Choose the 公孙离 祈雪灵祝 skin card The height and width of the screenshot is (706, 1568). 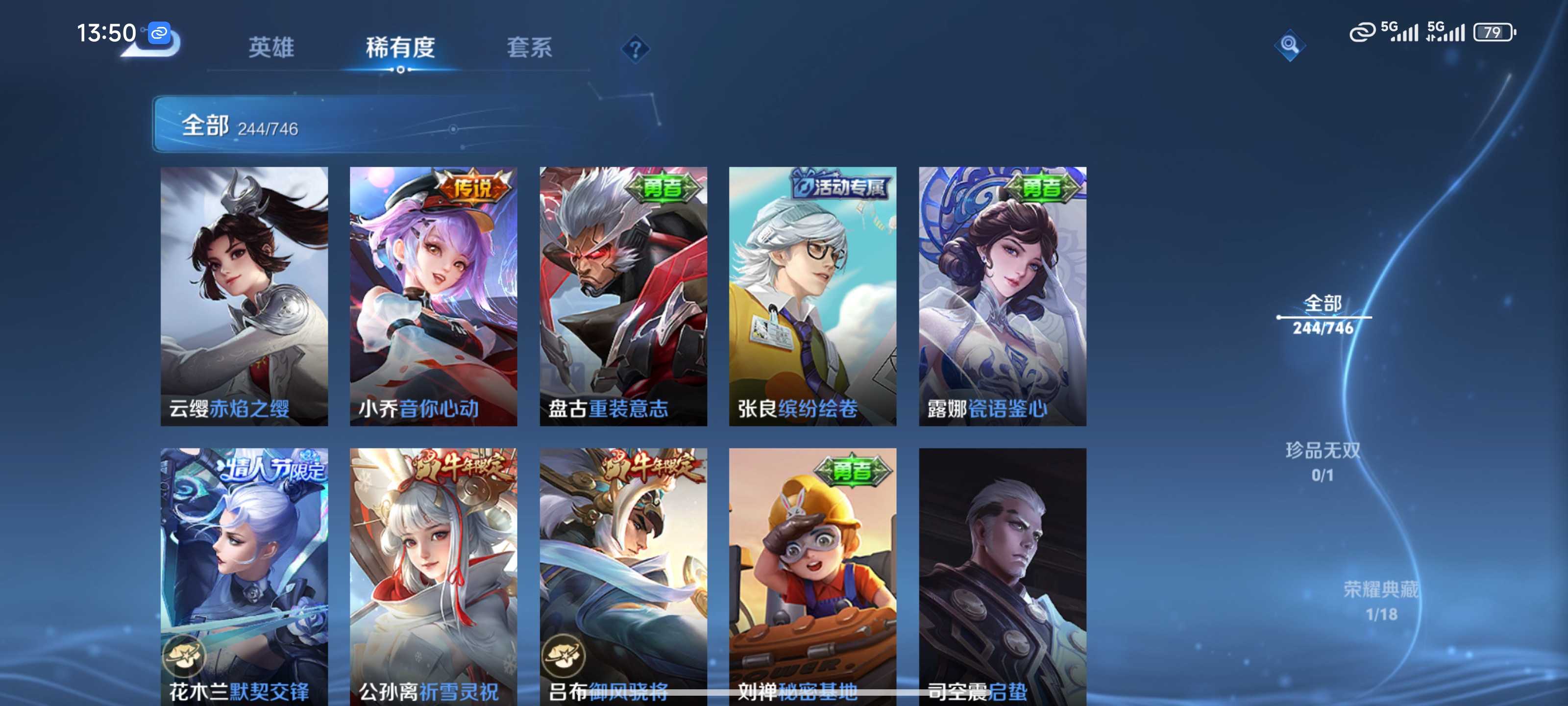[x=433, y=576]
